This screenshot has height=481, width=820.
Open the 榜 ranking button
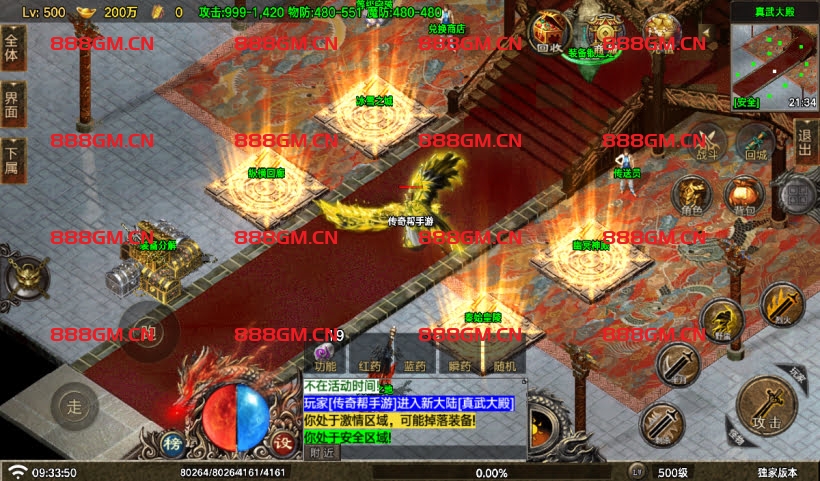tap(172, 444)
